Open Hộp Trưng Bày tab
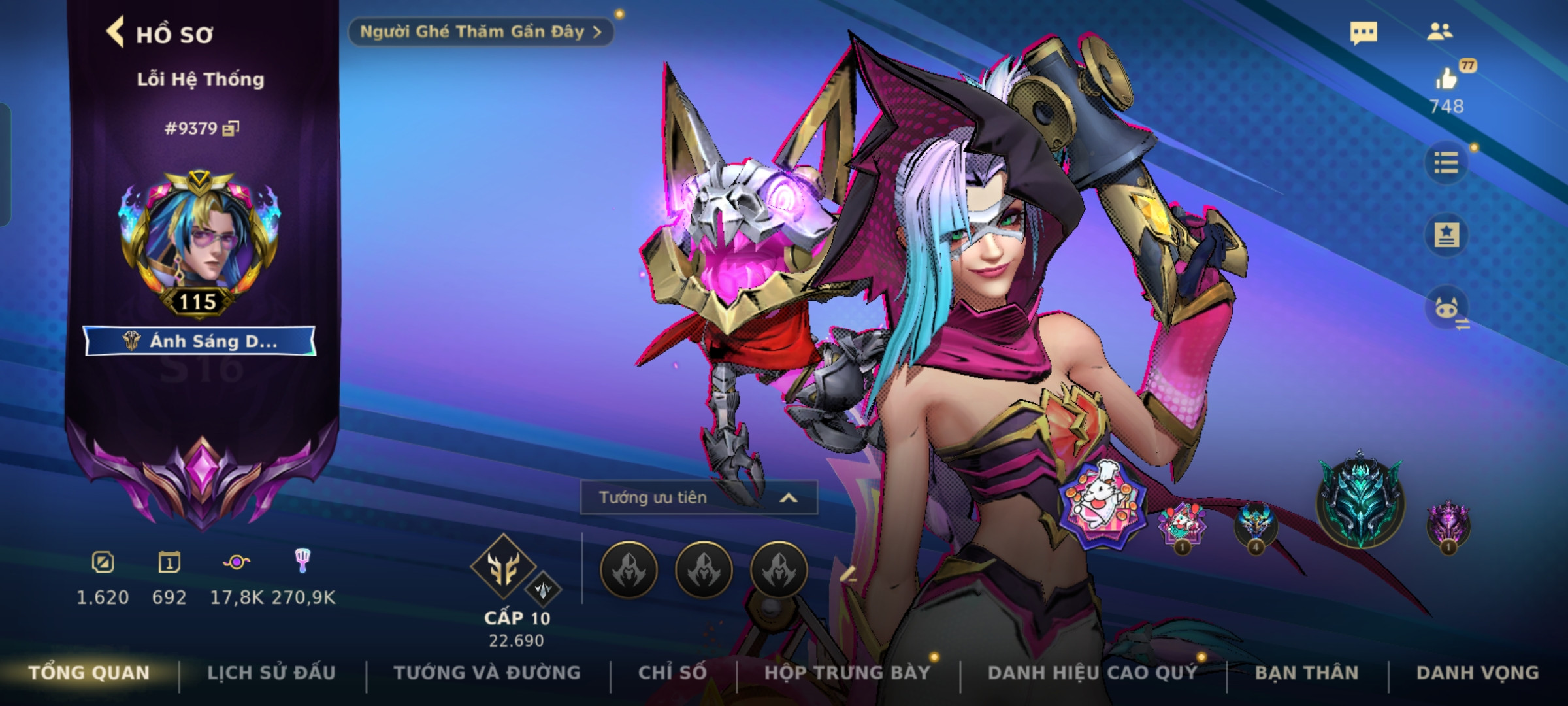Screen dimensions: 1568x706 pyautogui.click(x=847, y=673)
